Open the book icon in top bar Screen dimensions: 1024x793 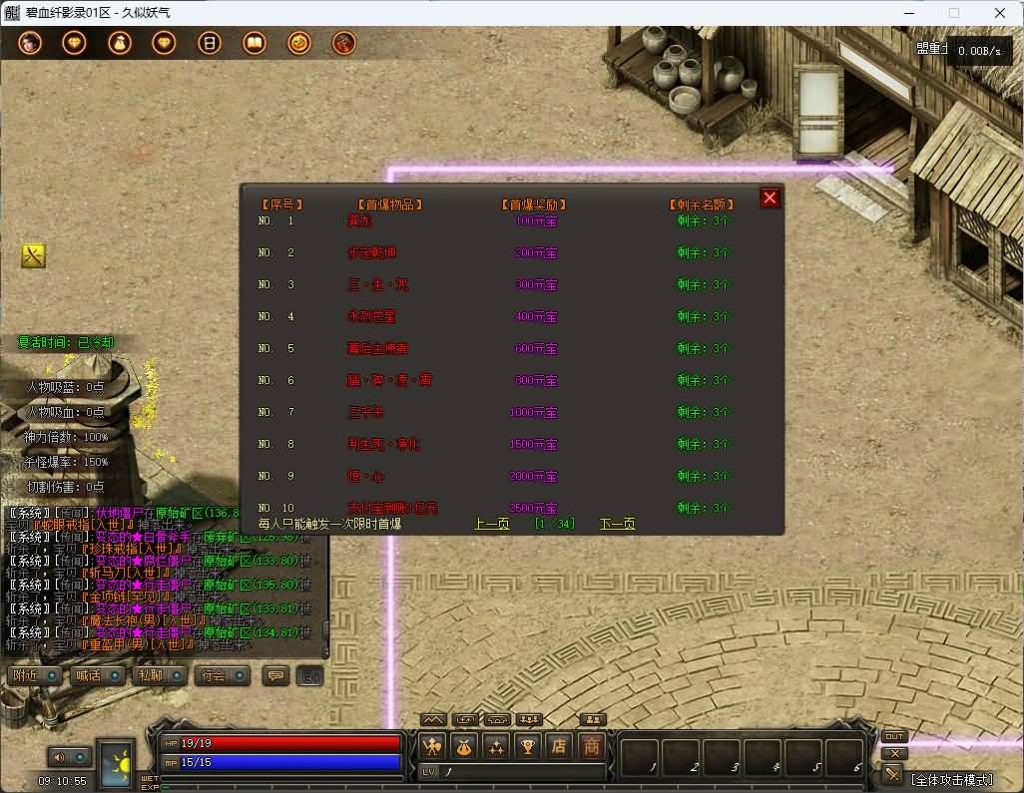(x=255, y=43)
